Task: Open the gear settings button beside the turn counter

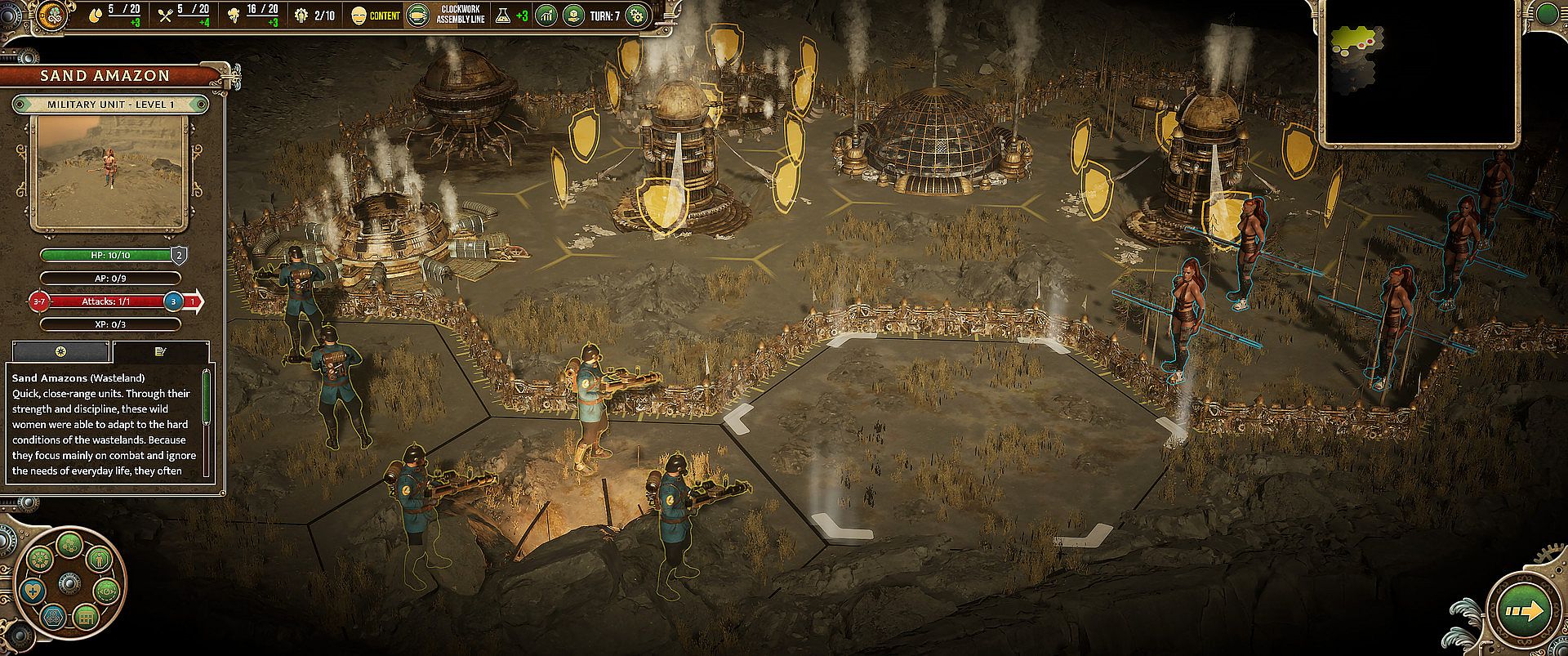Action: pos(636,16)
